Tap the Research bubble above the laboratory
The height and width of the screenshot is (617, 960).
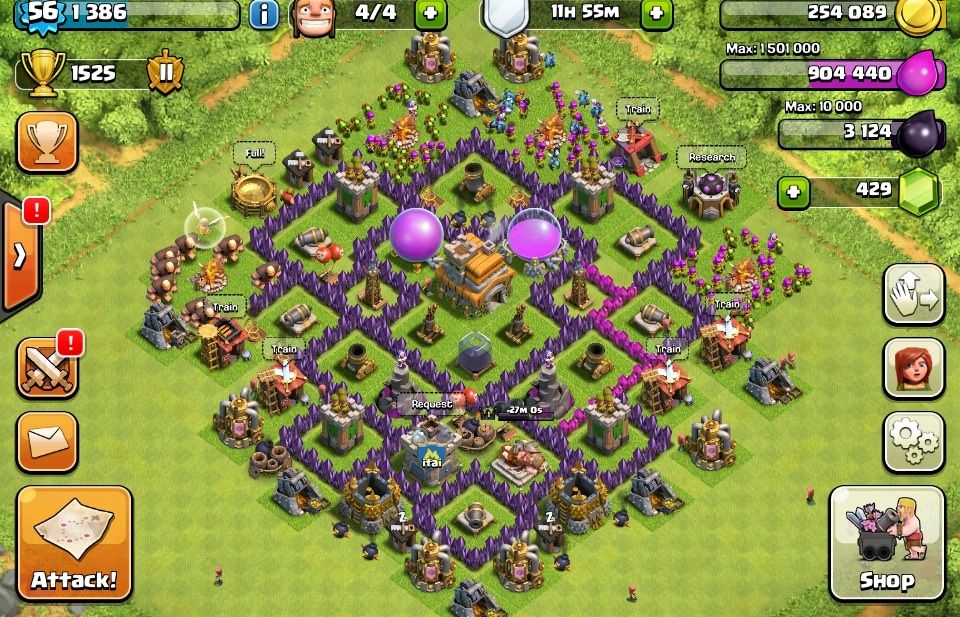click(712, 157)
